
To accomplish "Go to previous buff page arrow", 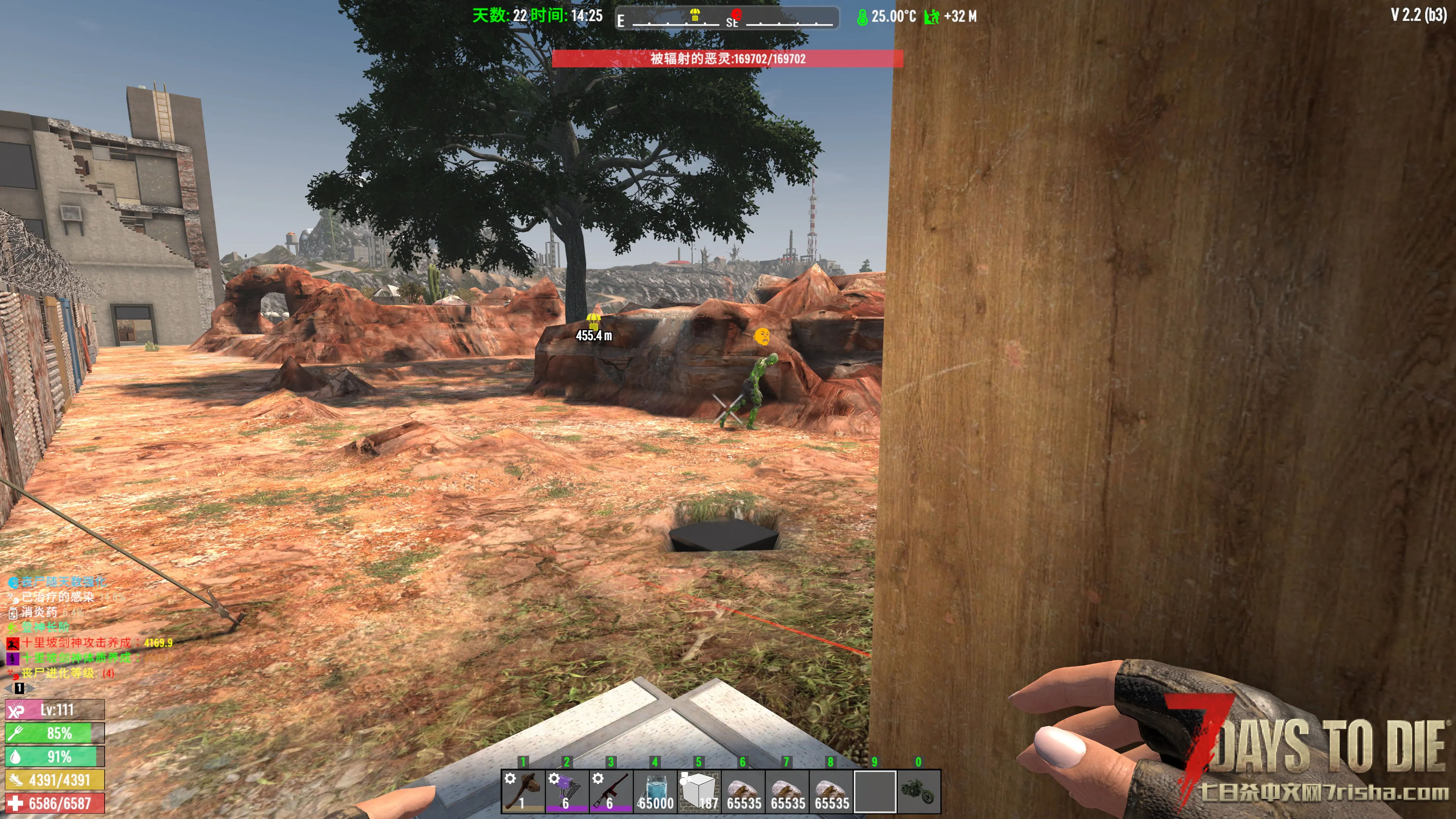I will point(8,689).
